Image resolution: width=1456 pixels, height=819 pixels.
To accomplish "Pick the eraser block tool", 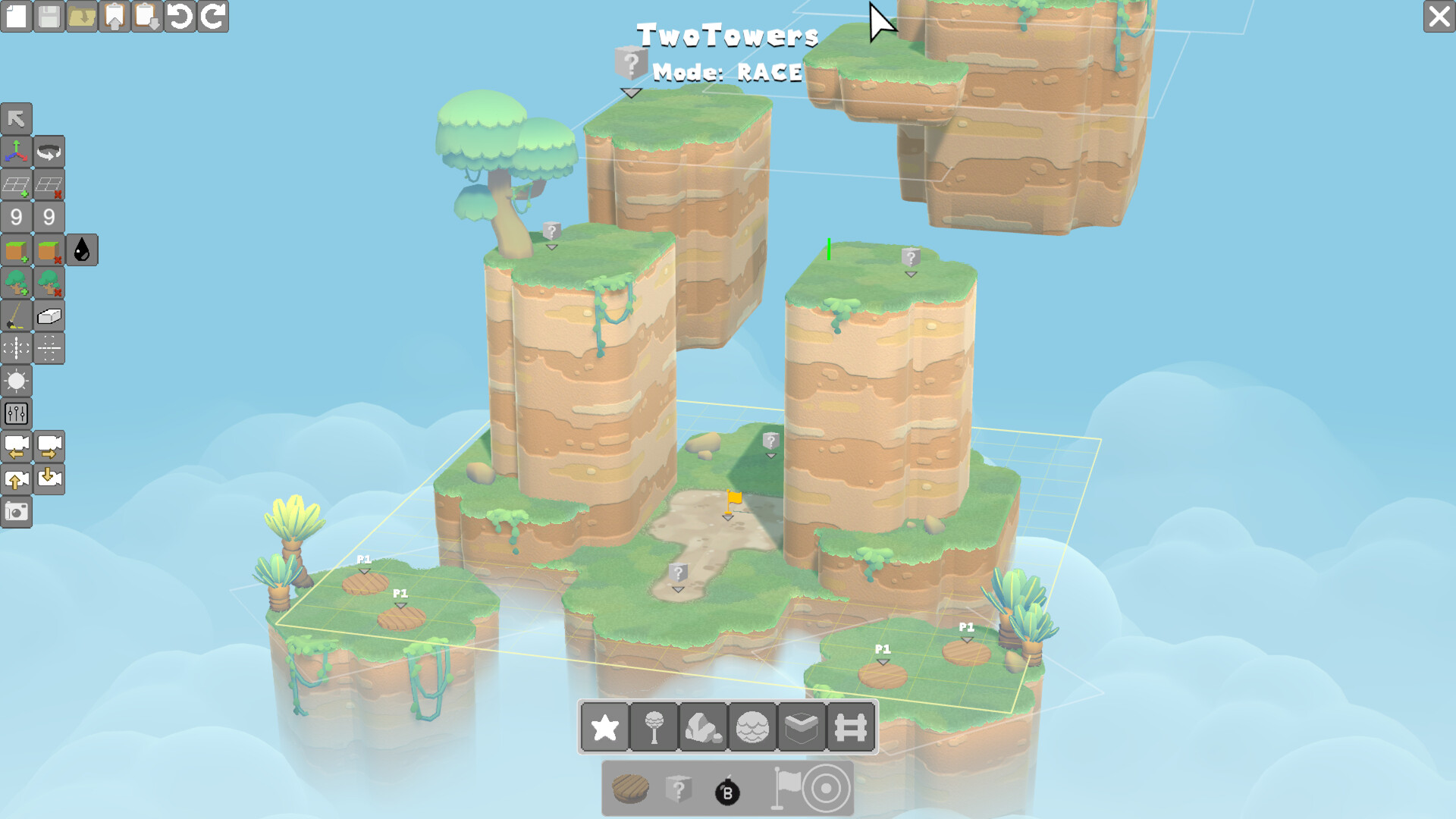I will [49, 316].
